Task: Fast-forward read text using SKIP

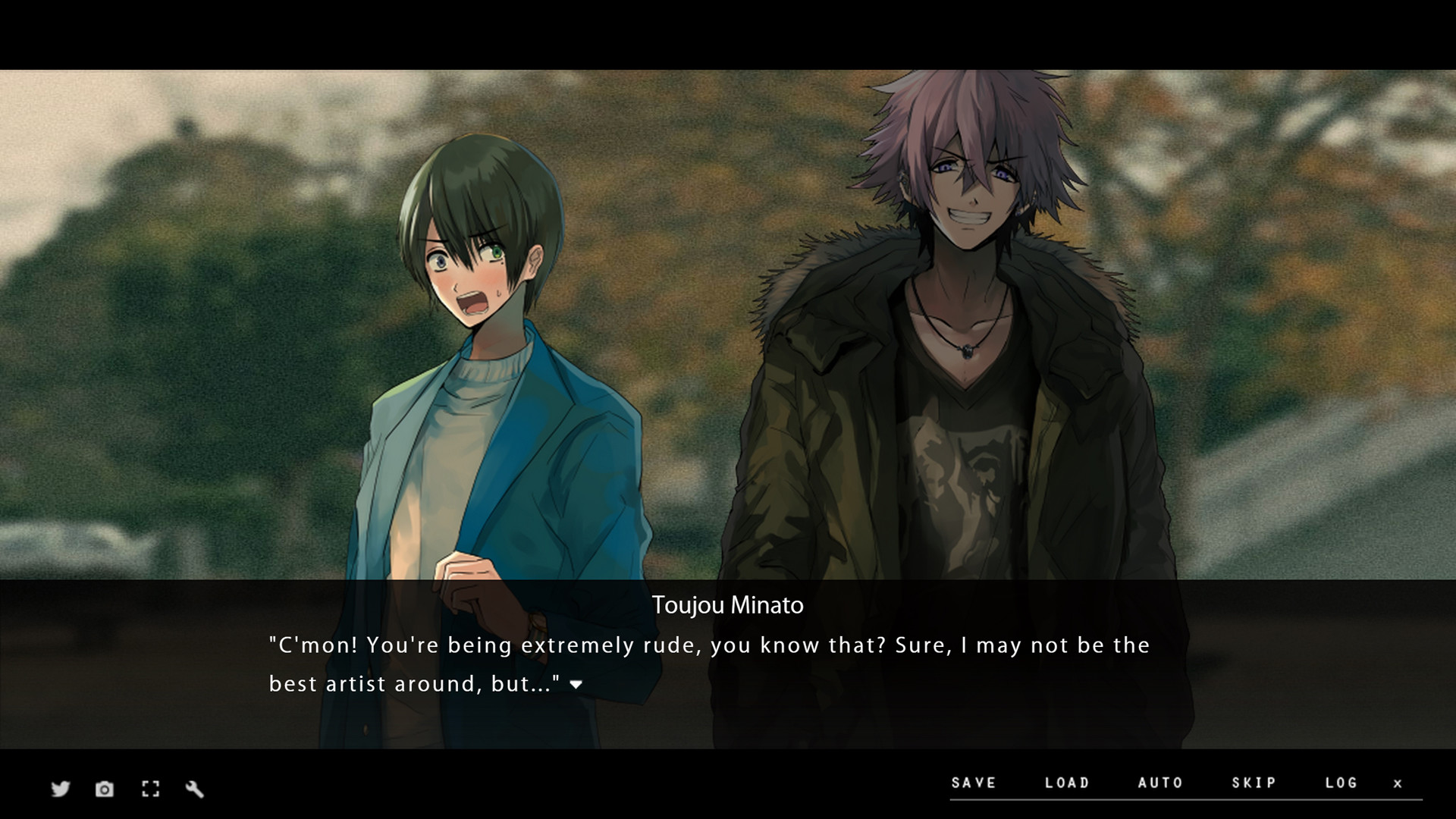Action: [x=1255, y=783]
